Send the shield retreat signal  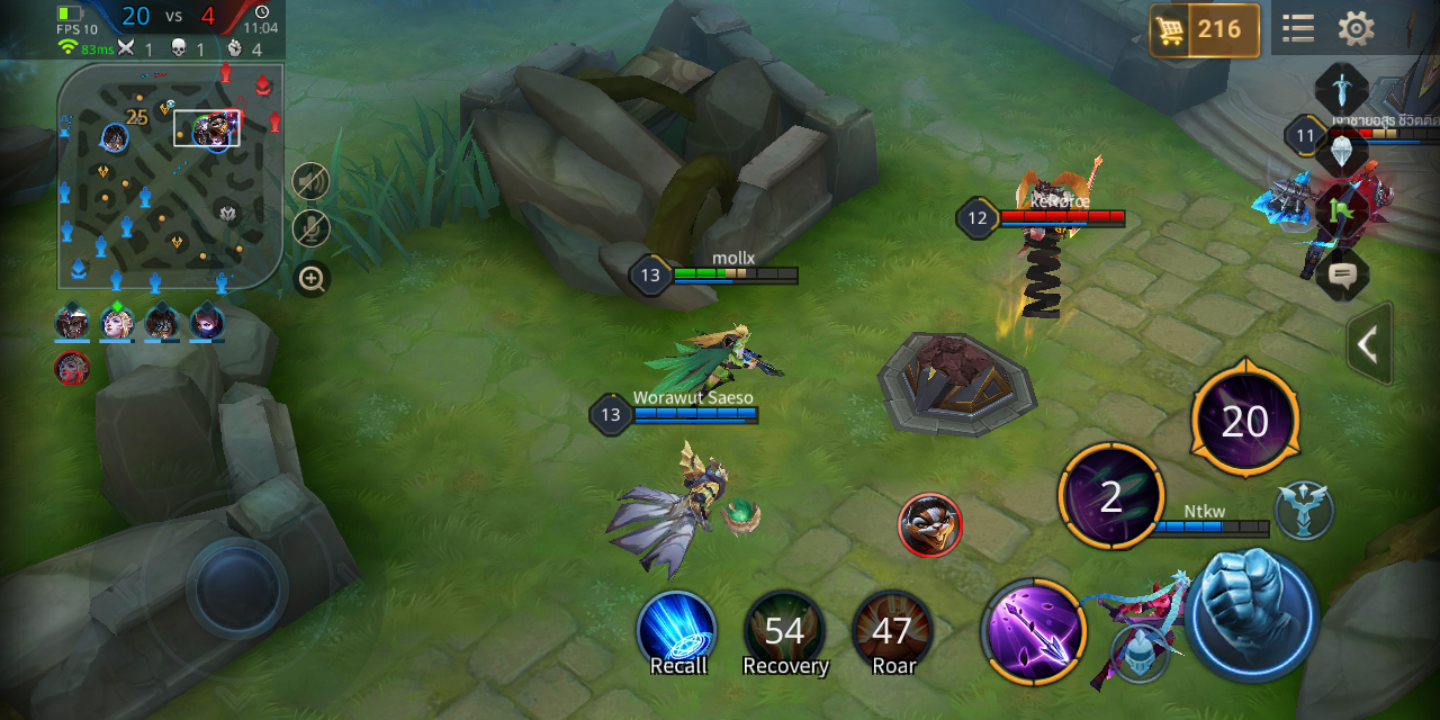[x=1341, y=152]
